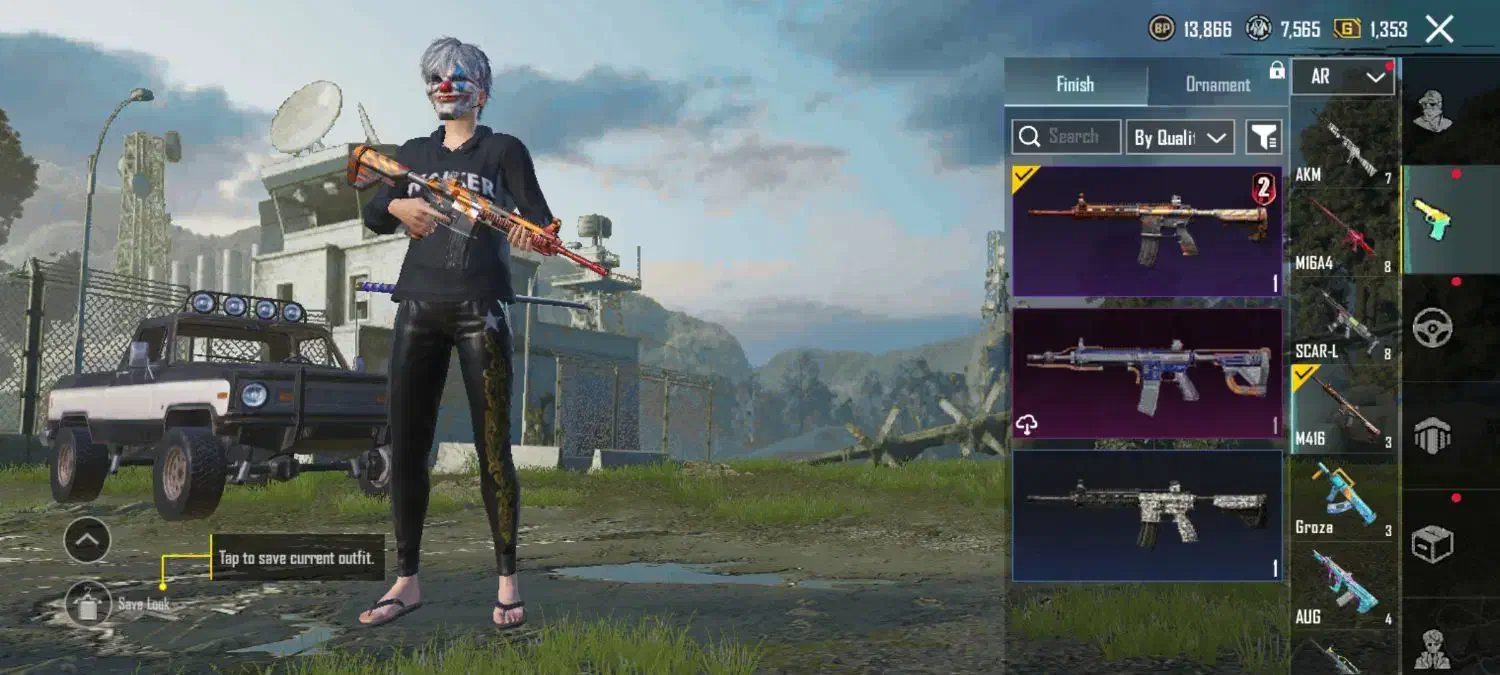This screenshot has width=1500, height=675.
Task: Open the character outfit category
Action: click(1433, 110)
